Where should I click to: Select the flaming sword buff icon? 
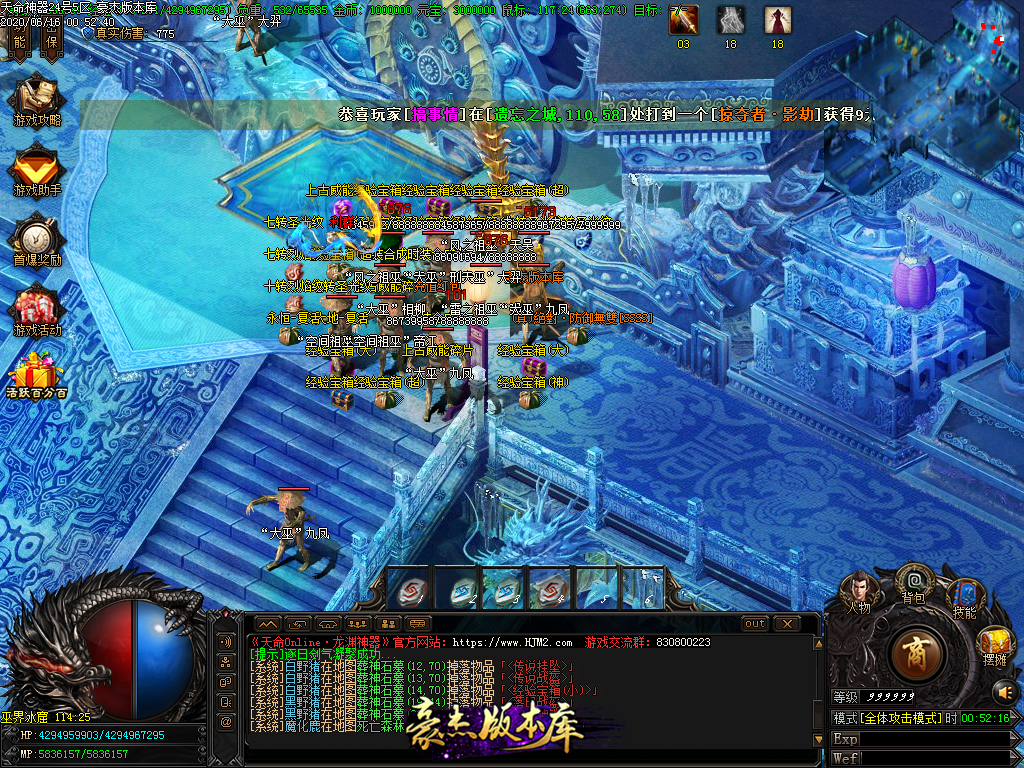[x=684, y=20]
